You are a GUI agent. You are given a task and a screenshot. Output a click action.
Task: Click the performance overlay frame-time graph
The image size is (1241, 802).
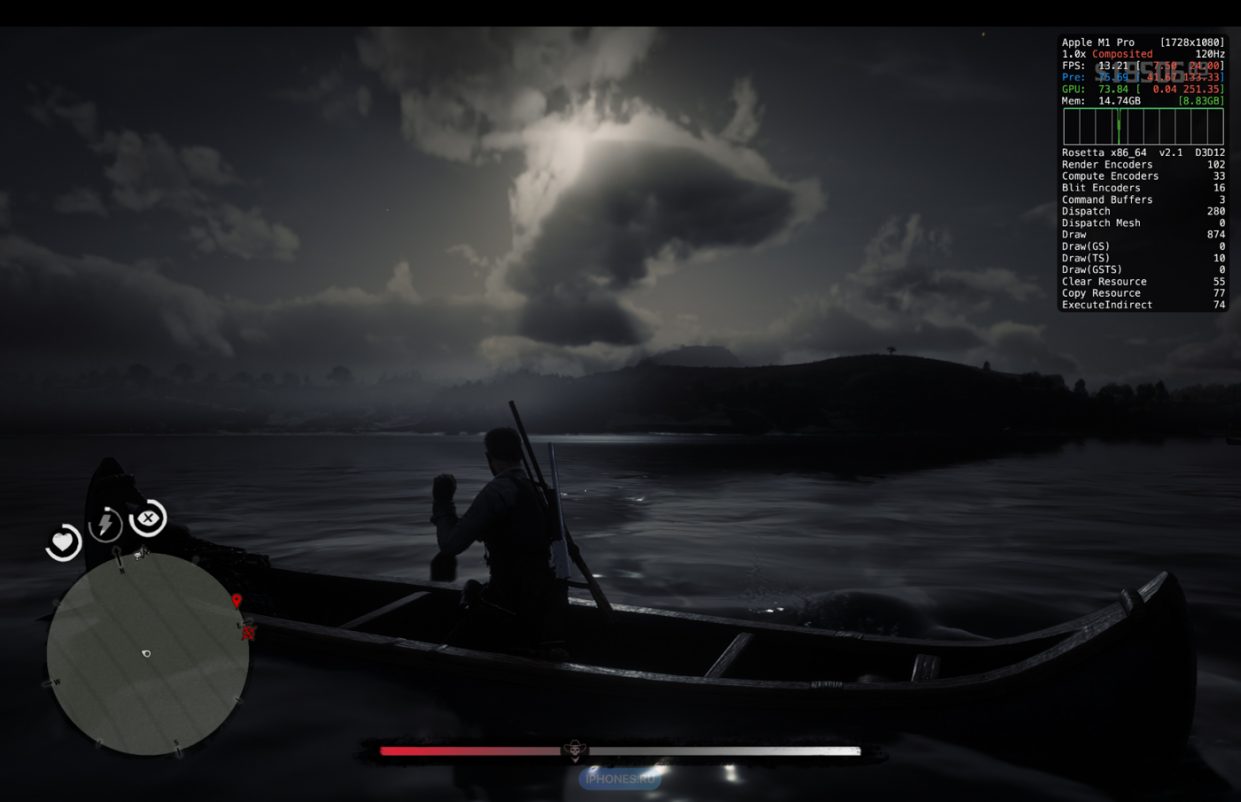(1142, 127)
